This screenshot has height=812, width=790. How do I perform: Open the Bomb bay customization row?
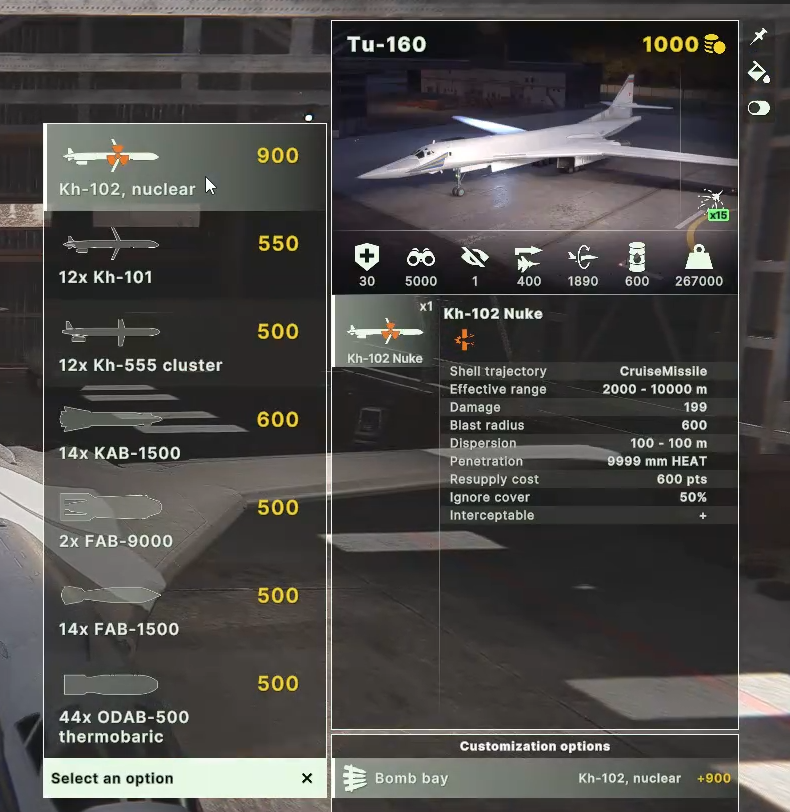click(535, 778)
